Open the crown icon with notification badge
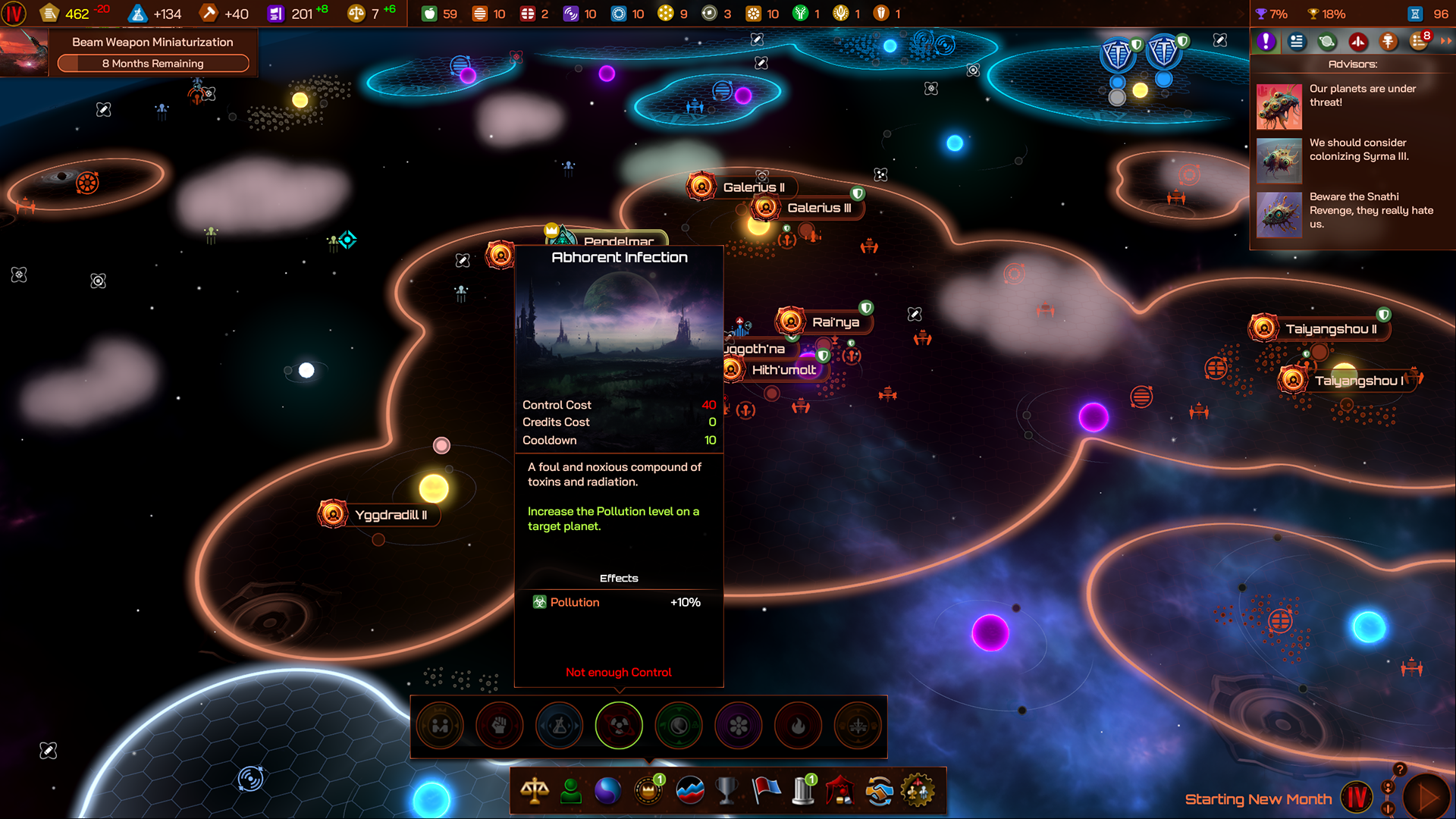Screen dimensions: 1456x819 click(x=648, y=791)
